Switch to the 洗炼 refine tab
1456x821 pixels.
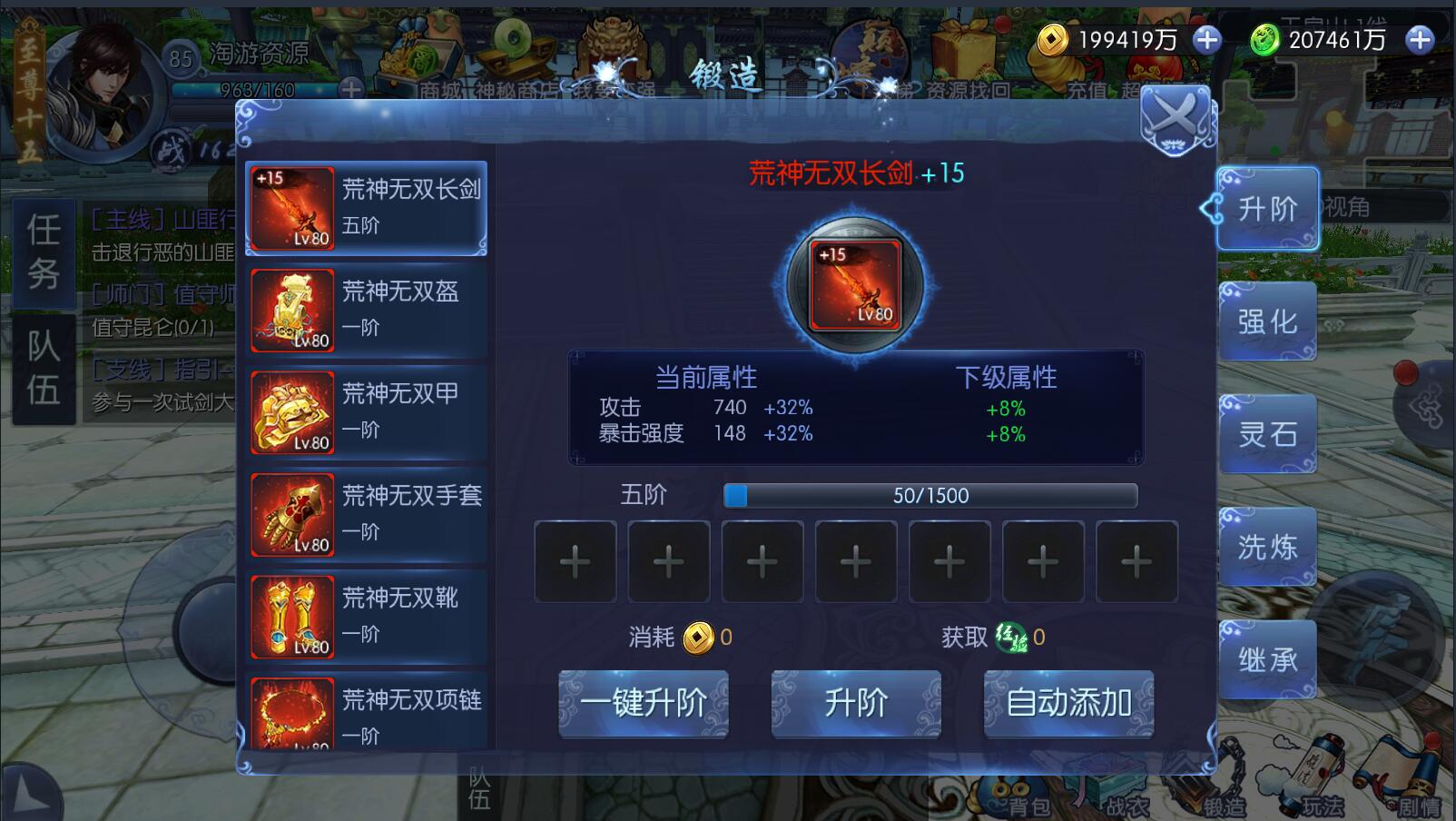click(x=1269, y=547)
